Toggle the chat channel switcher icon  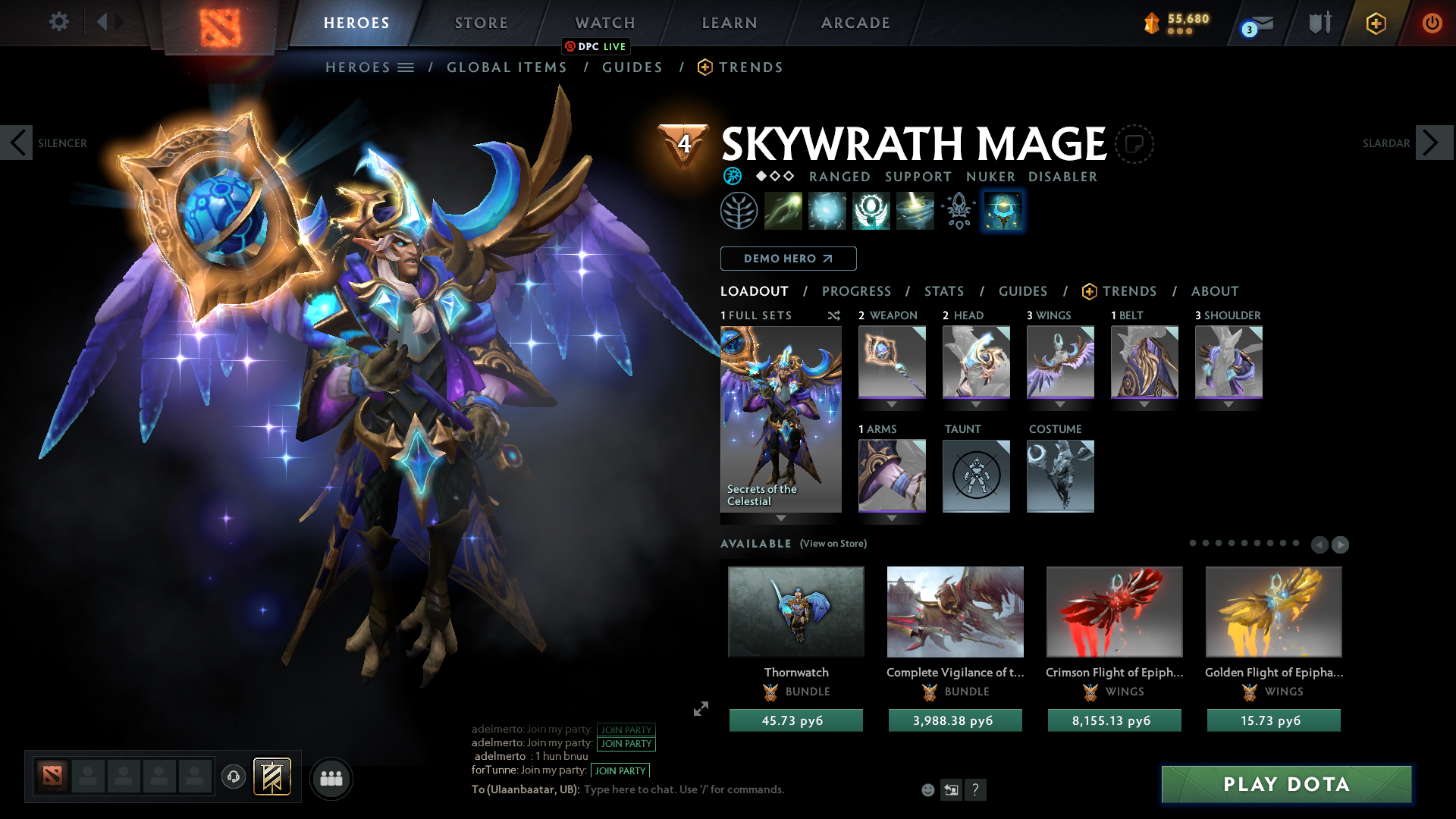[x=952, y=789]
